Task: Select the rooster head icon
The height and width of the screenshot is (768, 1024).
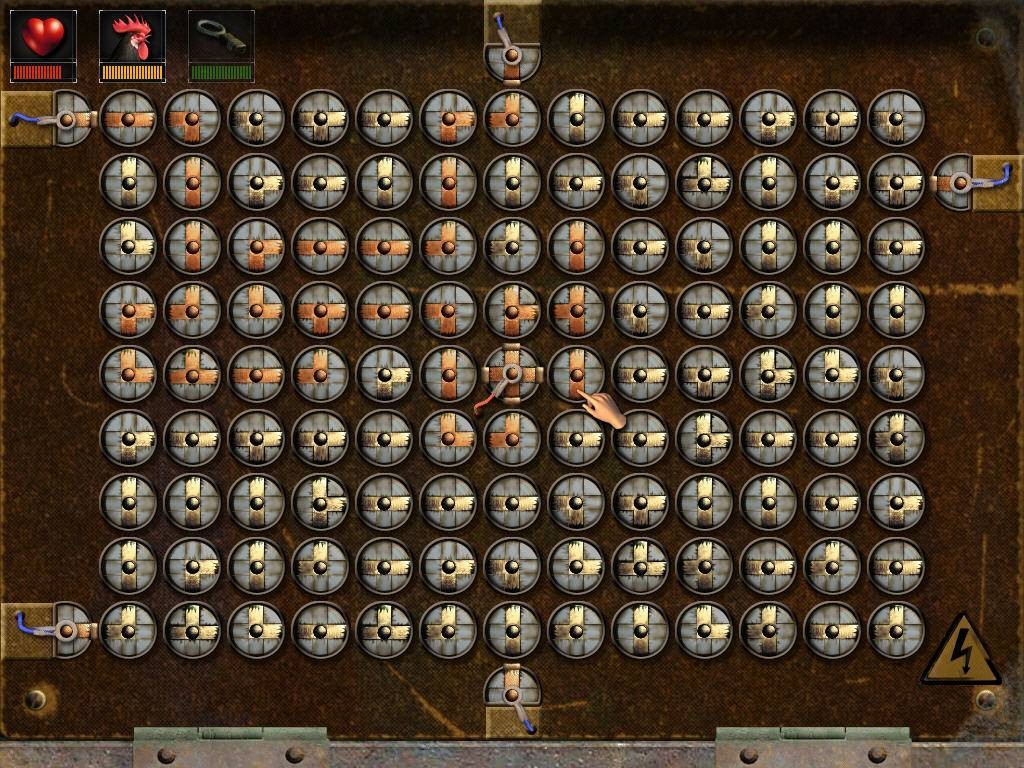Action: 132,37
